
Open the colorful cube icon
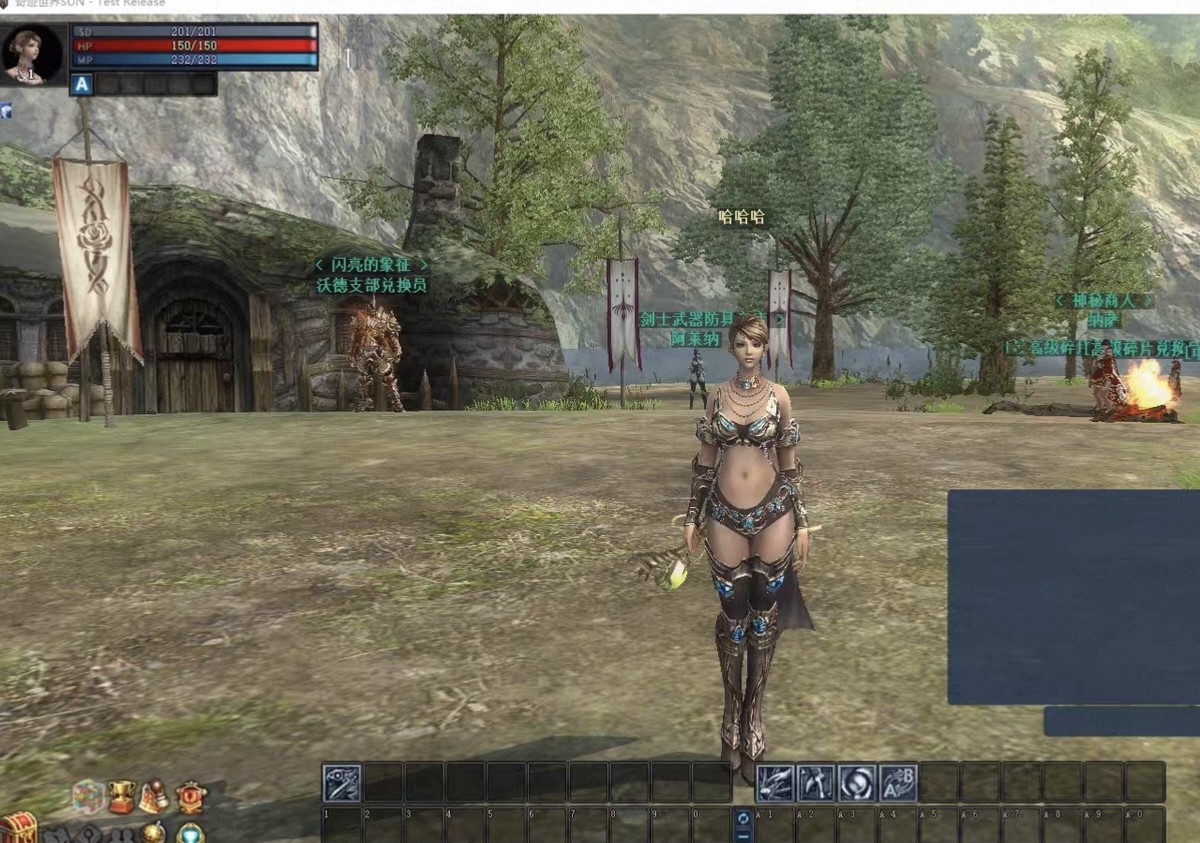coord(88,797)
